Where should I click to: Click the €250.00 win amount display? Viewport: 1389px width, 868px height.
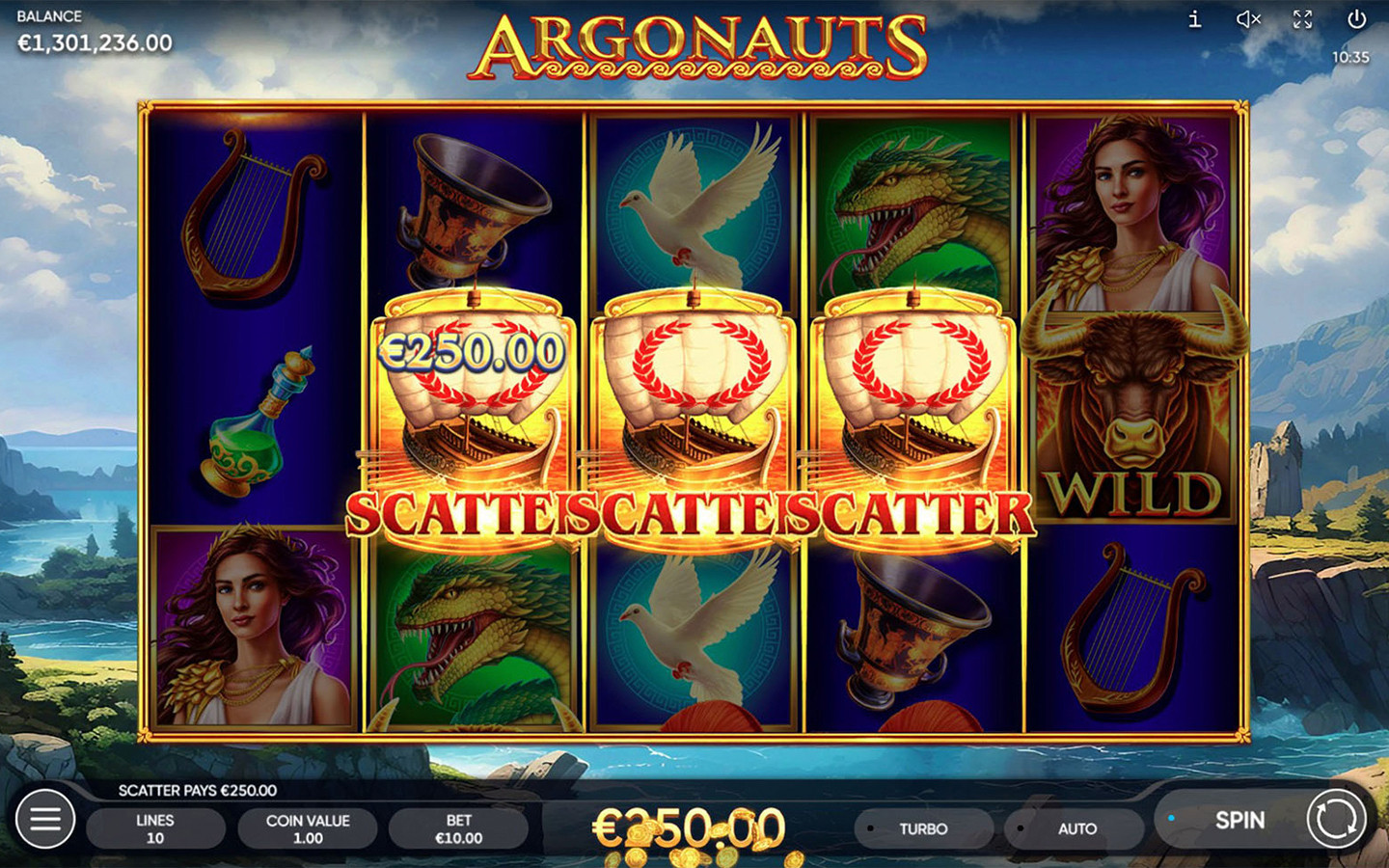(x=691, y=827)
